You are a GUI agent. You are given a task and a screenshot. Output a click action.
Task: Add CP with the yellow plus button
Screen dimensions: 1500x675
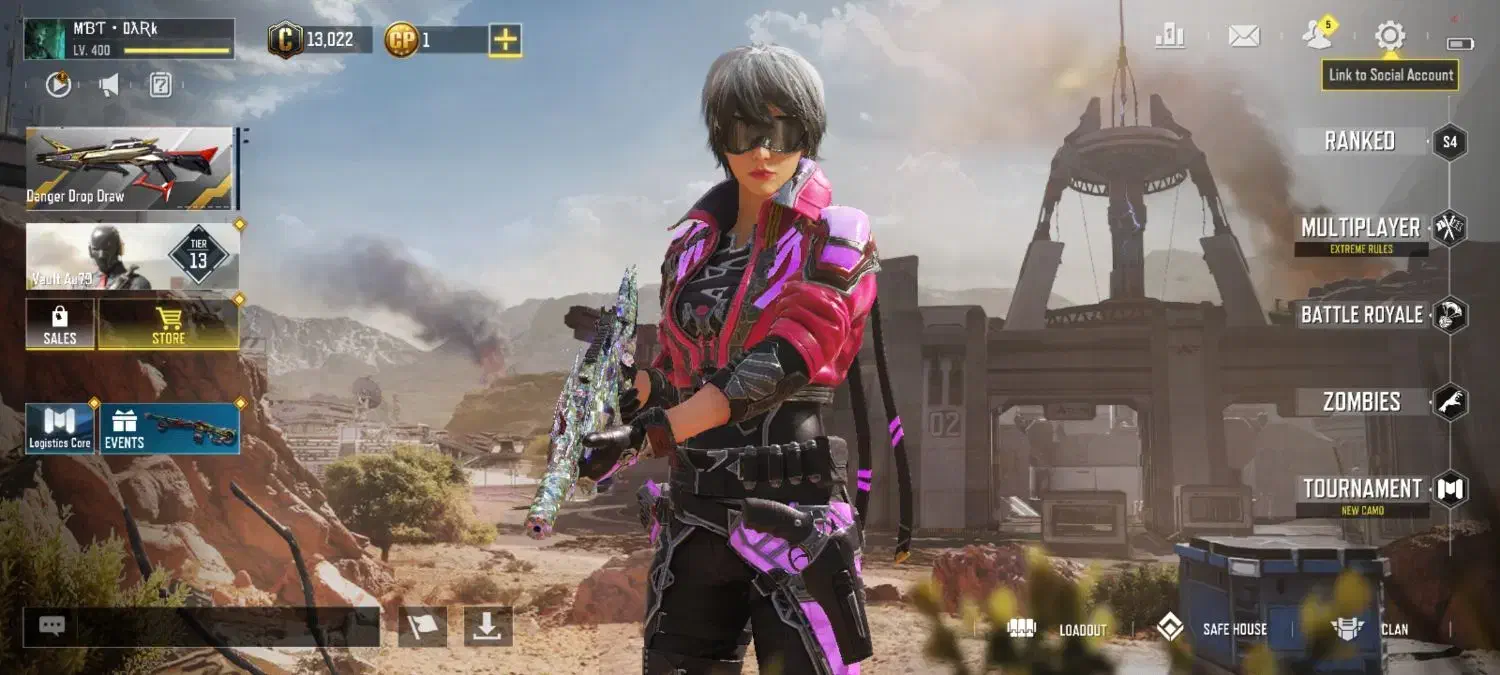click(x=505, y=40)
